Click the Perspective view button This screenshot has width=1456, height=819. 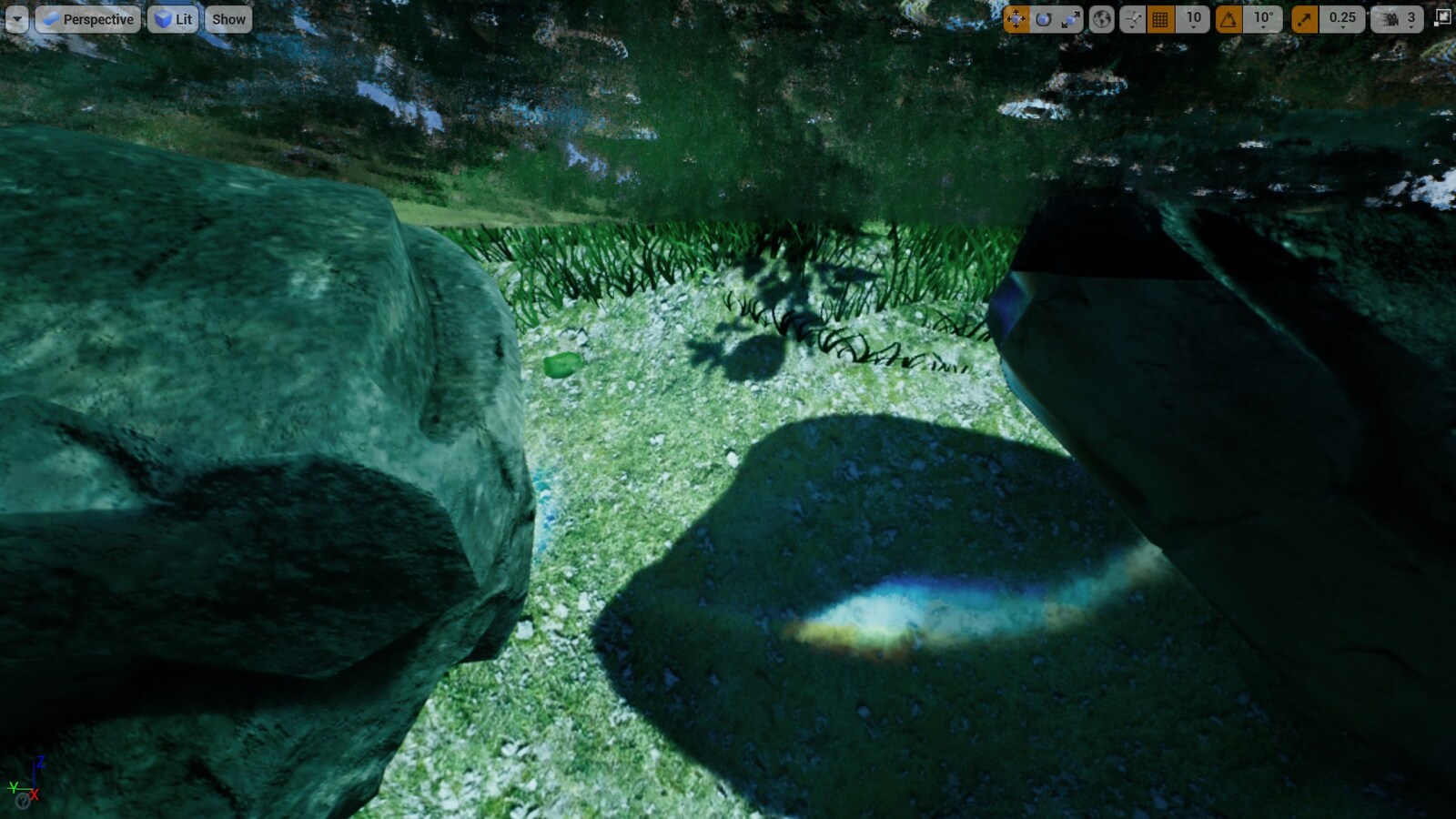(89, 18)
